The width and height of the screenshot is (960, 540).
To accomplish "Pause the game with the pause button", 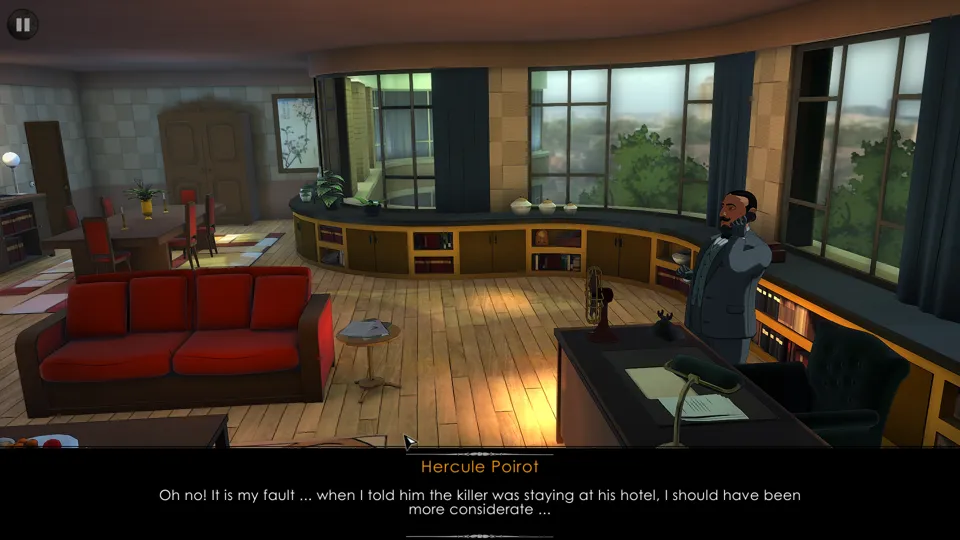I will [x=23, y=24].
